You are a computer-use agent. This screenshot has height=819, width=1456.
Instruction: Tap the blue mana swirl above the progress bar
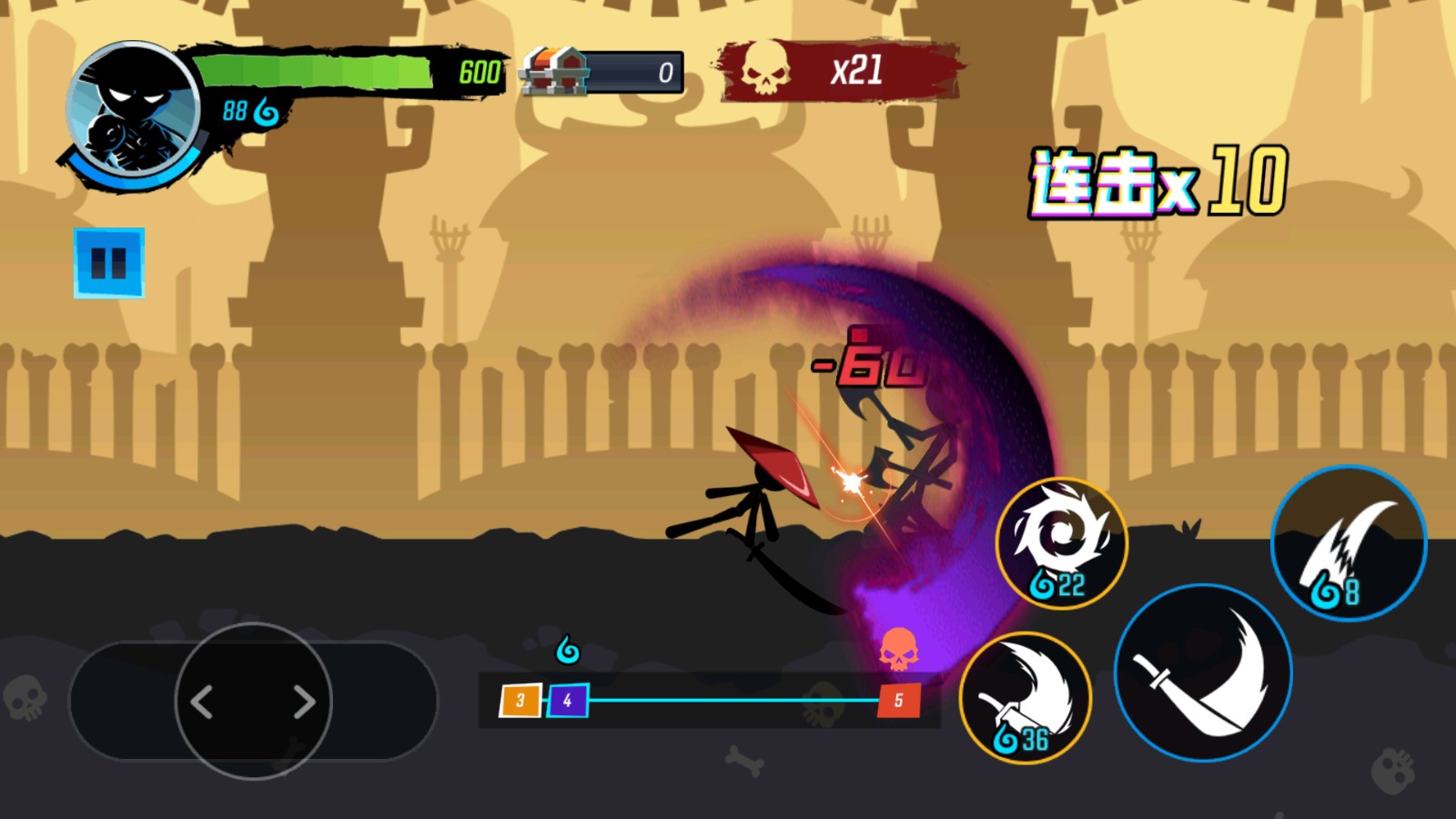pos(566,649)
